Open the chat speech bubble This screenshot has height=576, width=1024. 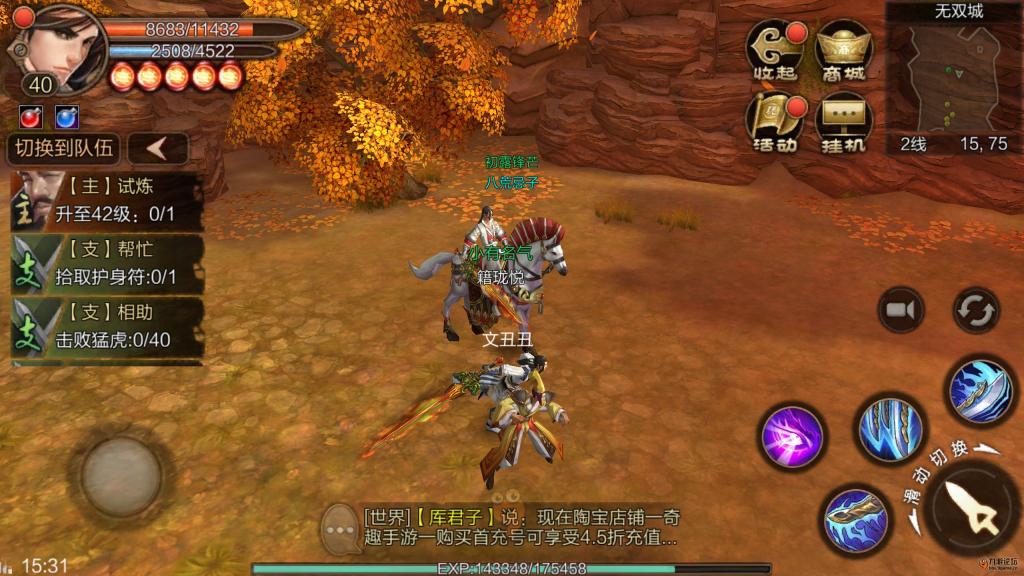(x=340, y=523)
